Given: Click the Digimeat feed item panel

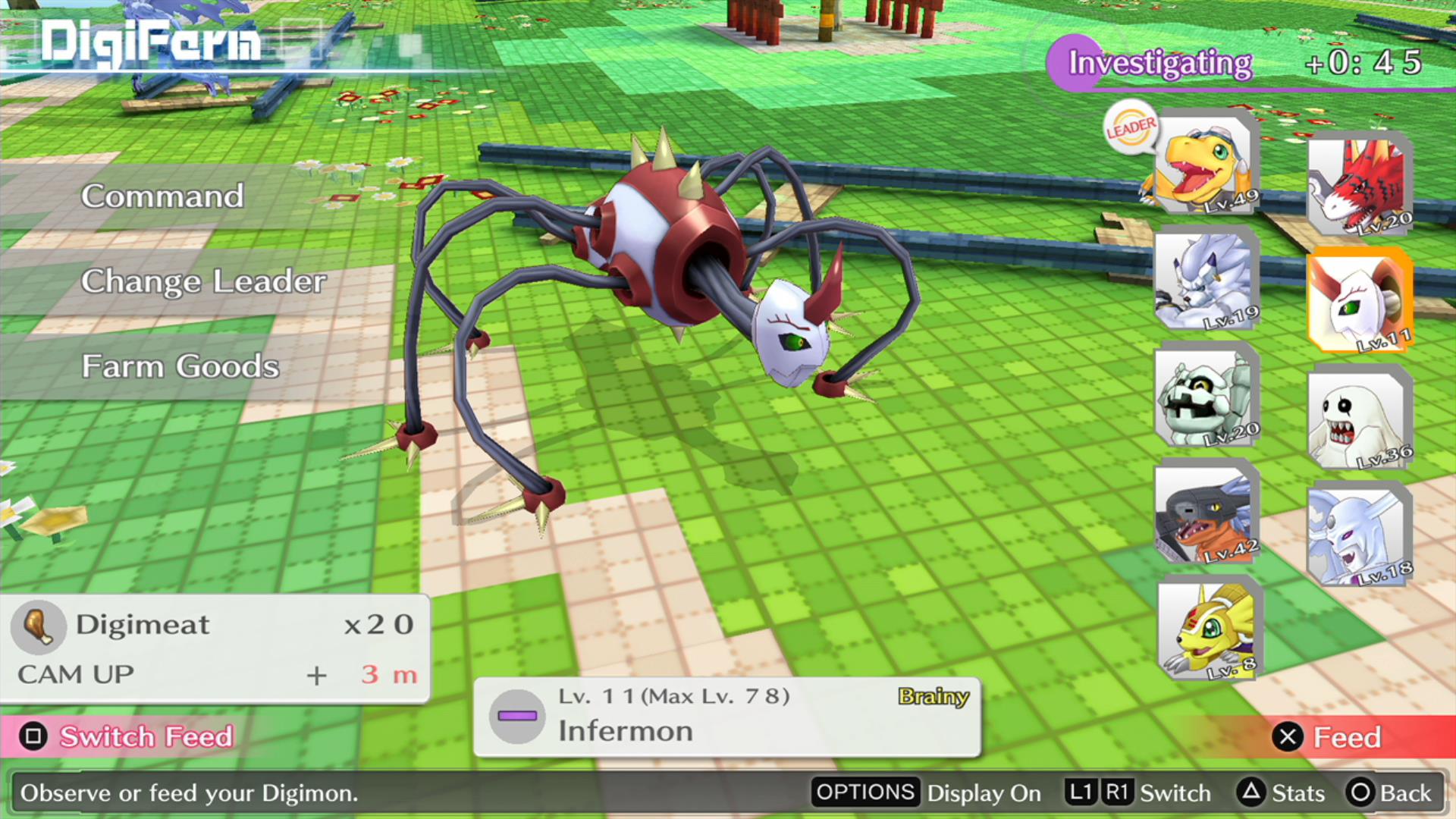Looking at the screenshot, I should [x=215, y=648].
